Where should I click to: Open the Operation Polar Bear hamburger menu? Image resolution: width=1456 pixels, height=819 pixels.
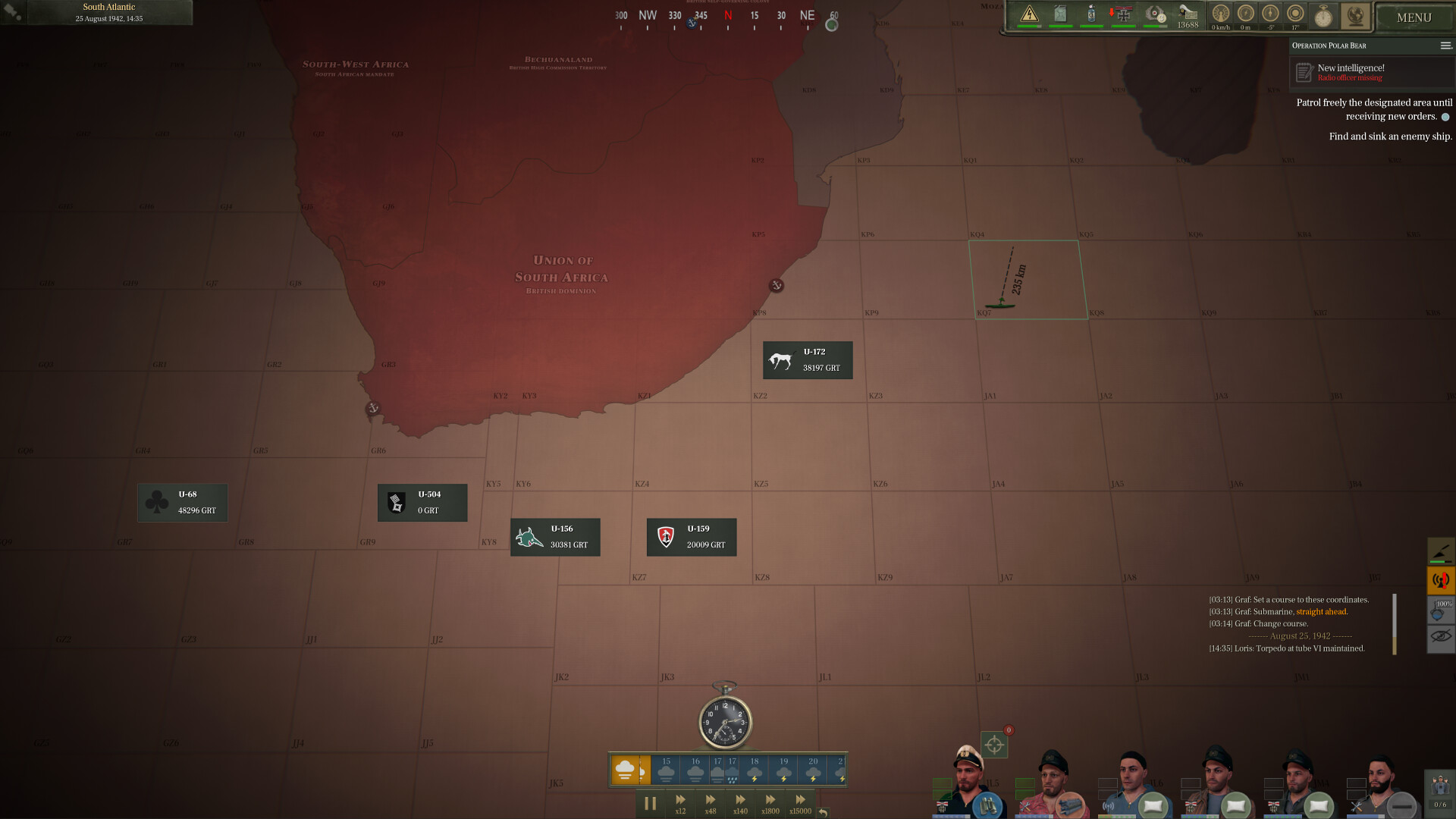[x=1445, y=45]
